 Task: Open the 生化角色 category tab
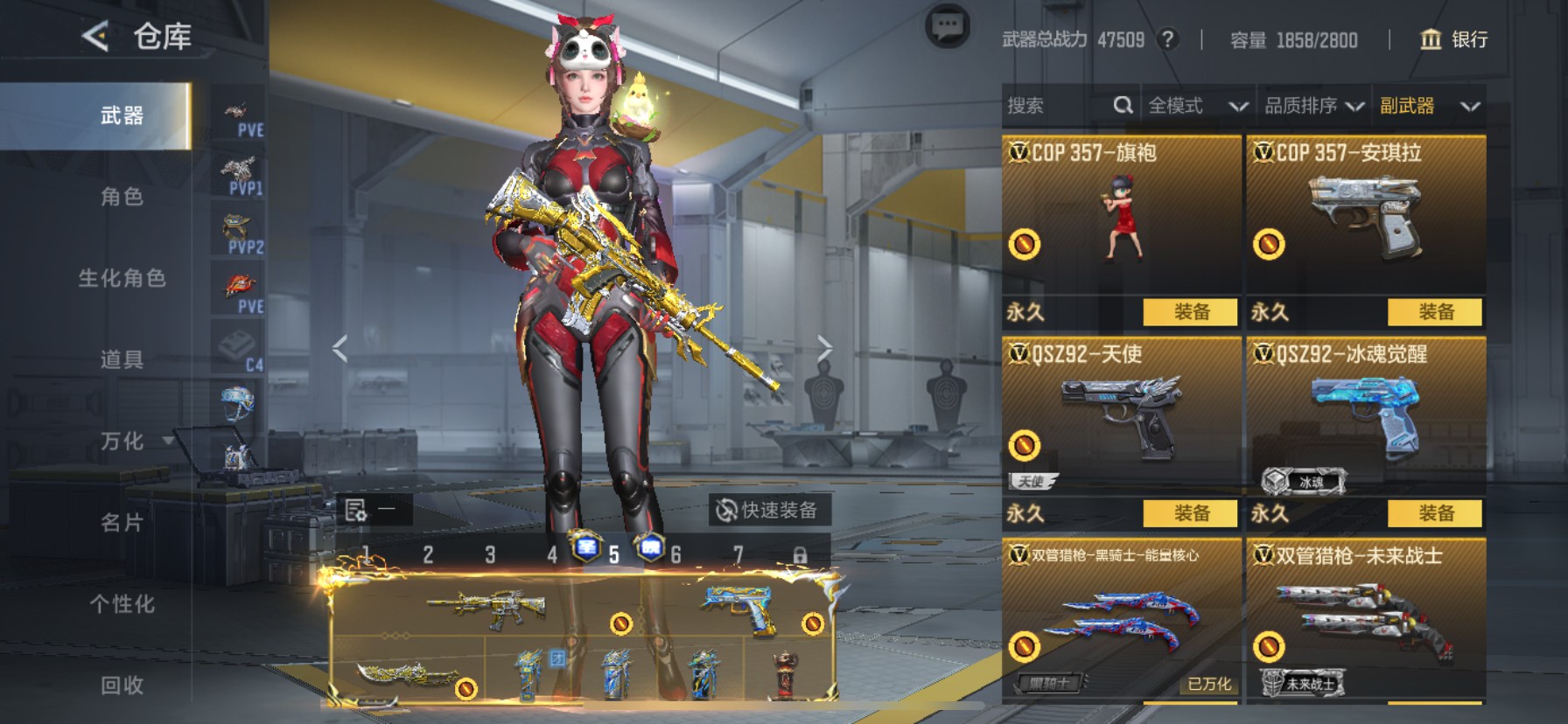[x=122, y=278]
